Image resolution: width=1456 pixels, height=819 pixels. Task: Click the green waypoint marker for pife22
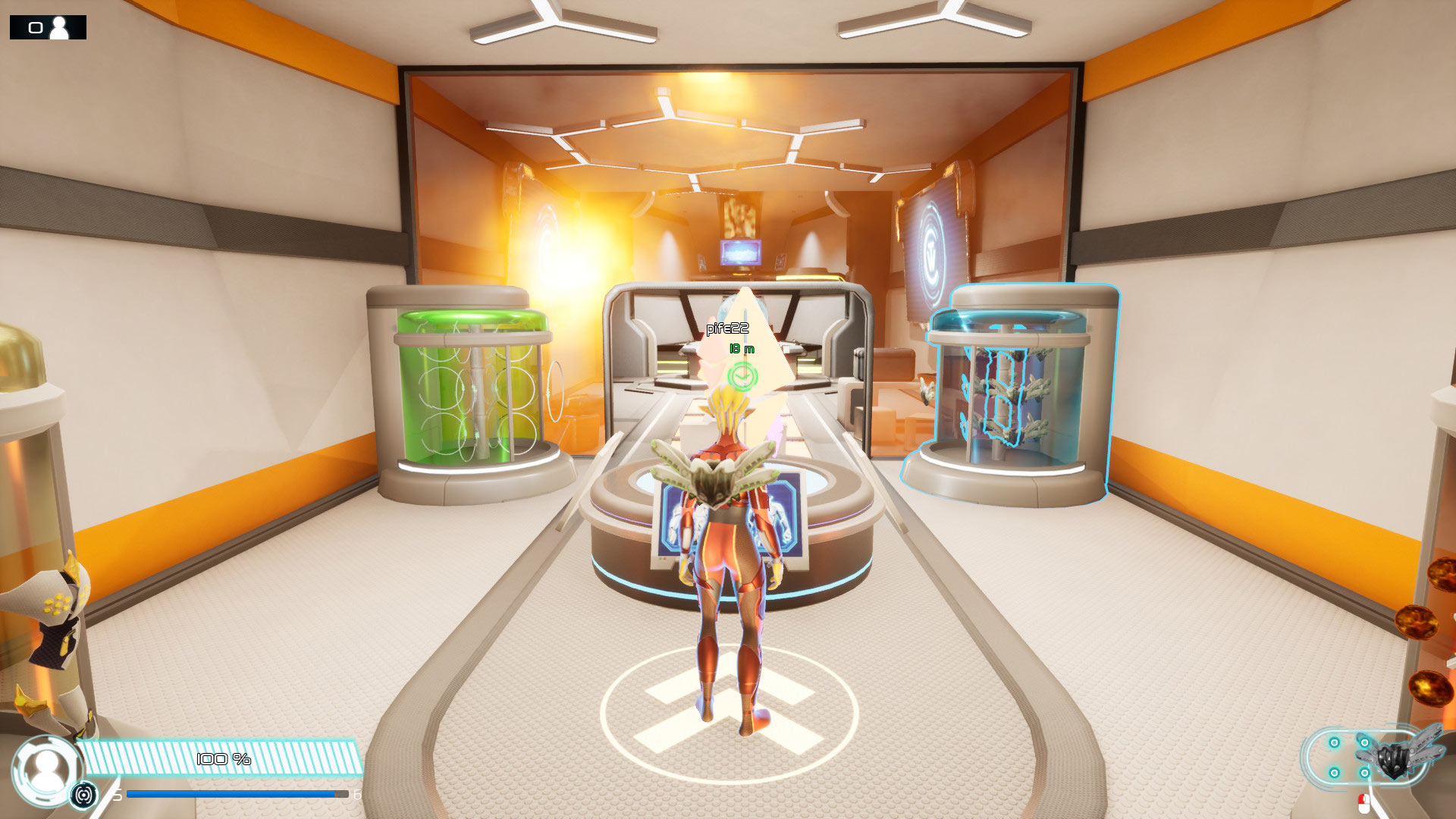tap(742, 375)
